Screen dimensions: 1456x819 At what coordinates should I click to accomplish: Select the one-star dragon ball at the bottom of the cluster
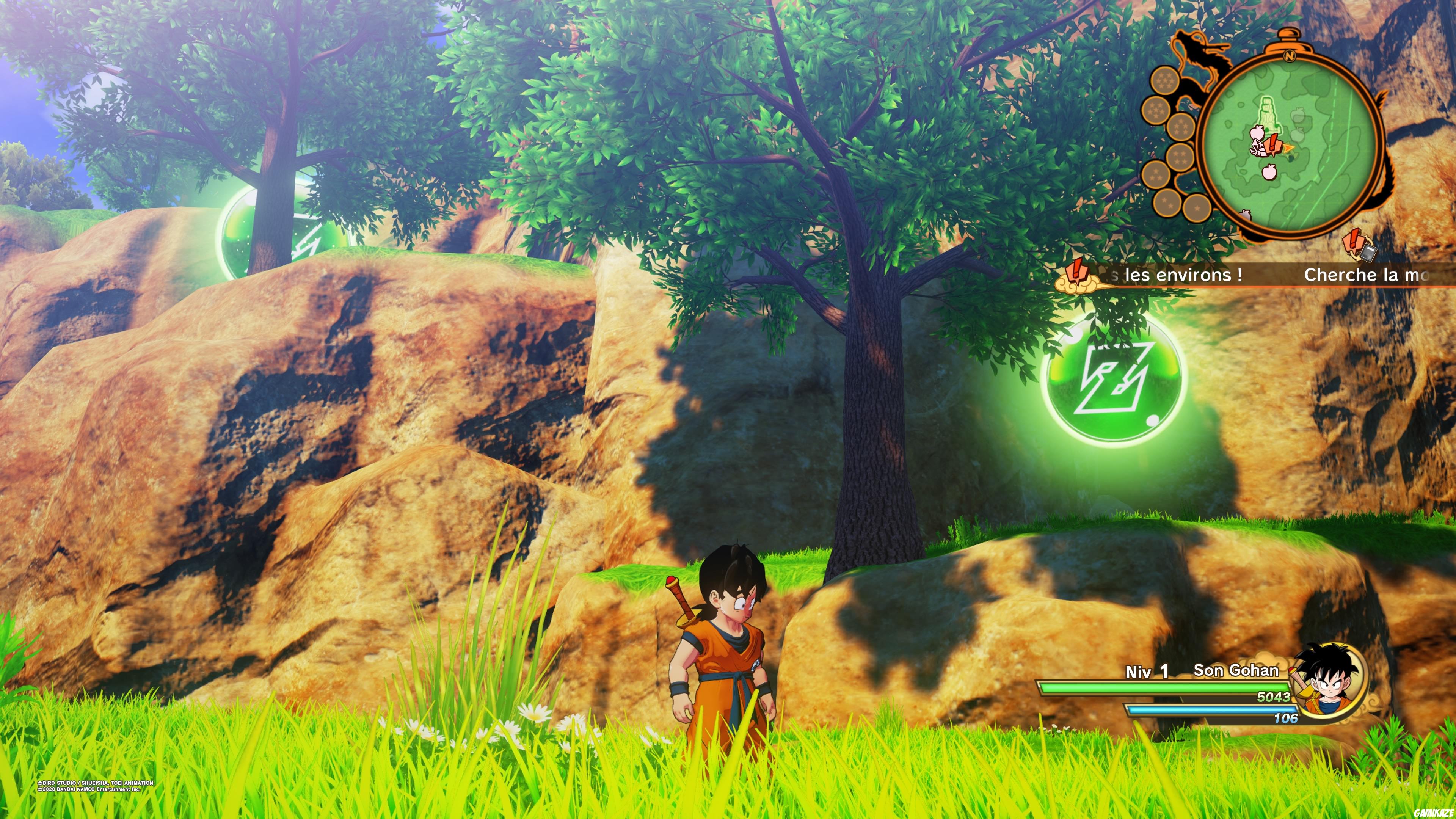coord(1197,208)
